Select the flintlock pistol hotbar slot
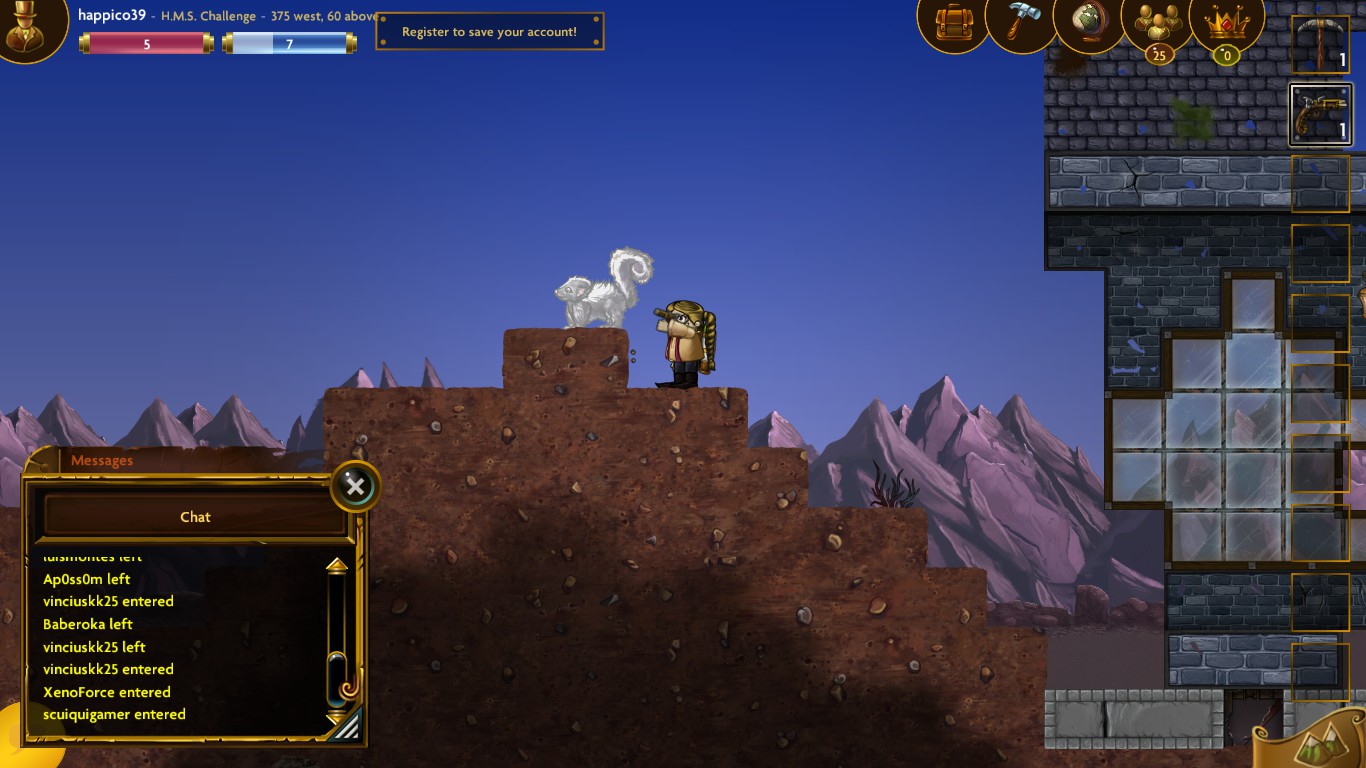 [x=1320, y=114]
